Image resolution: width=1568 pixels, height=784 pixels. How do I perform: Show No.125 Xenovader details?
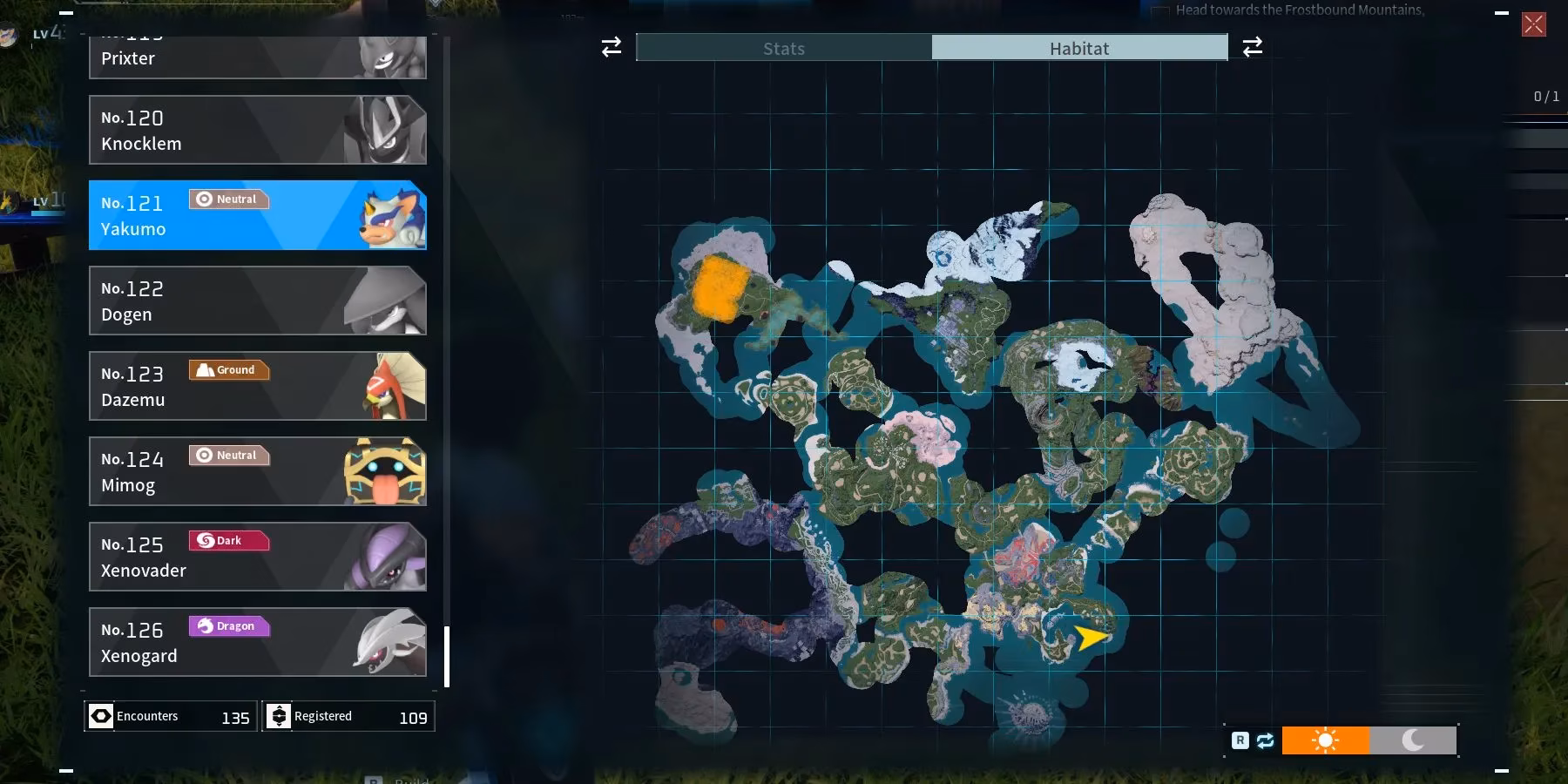point(257,557)
